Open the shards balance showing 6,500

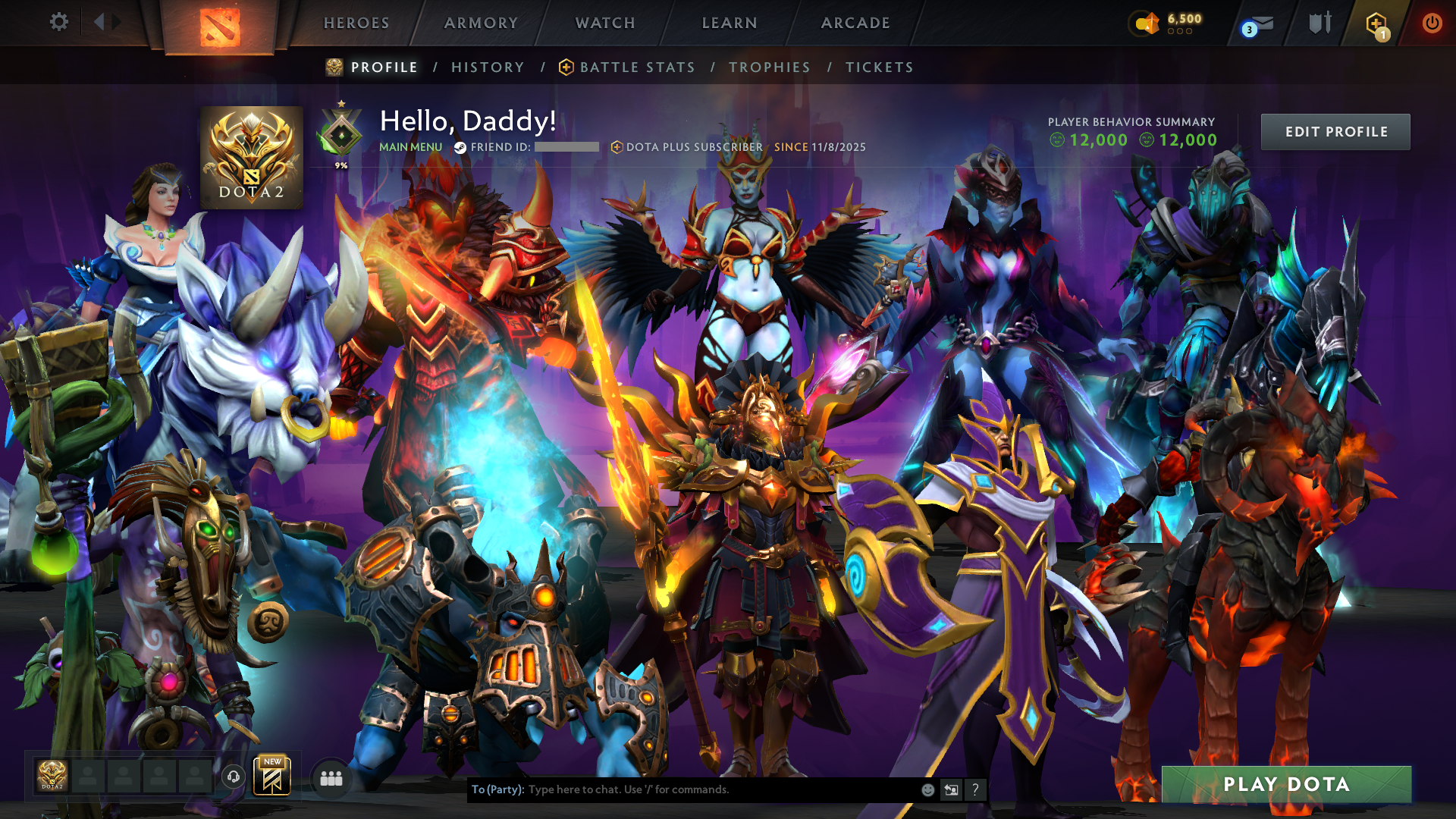pyautogui.click(x=1168, y=23)
